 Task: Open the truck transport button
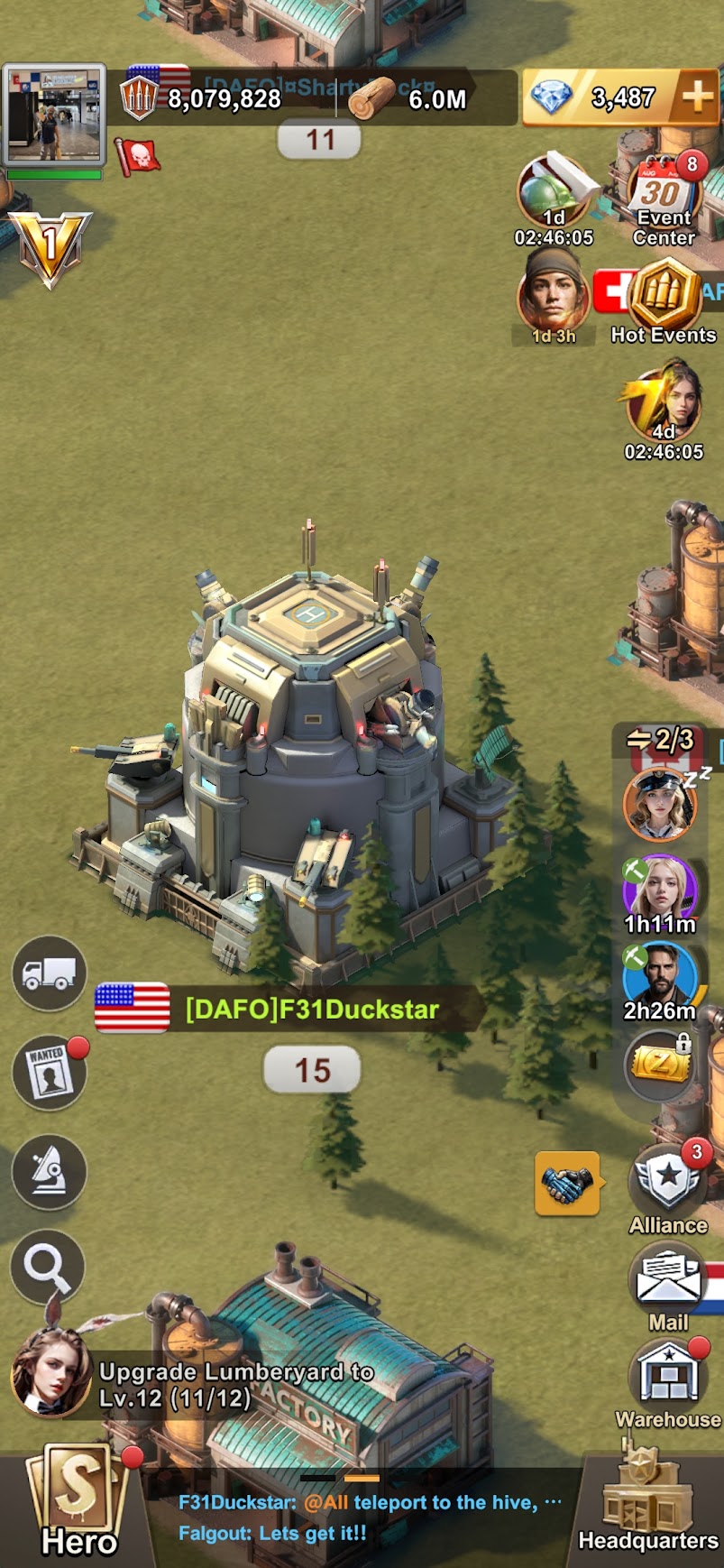coord(50,973)
